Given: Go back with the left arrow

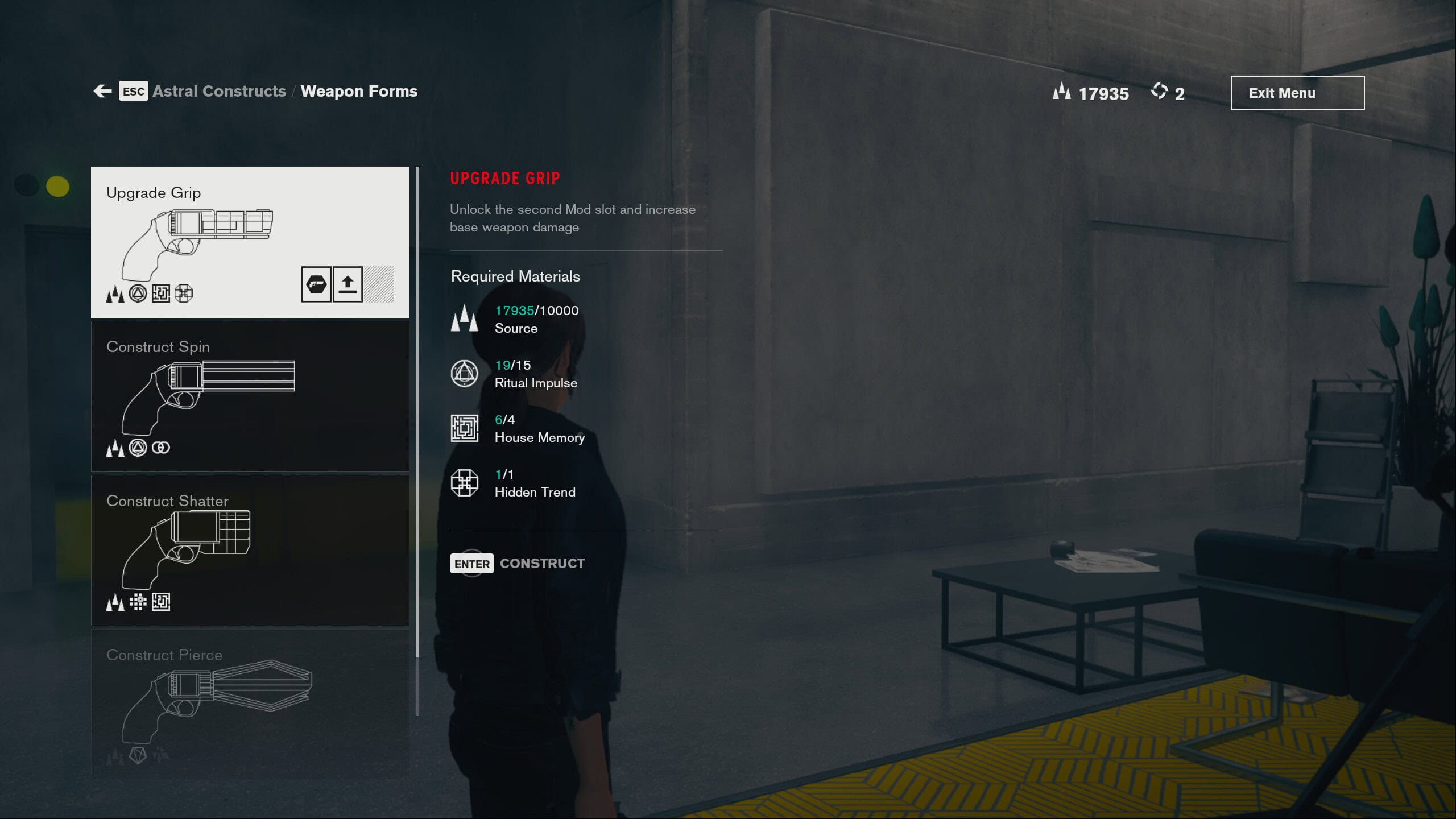Looking at the screenshot, I should [x=103, y=91].
